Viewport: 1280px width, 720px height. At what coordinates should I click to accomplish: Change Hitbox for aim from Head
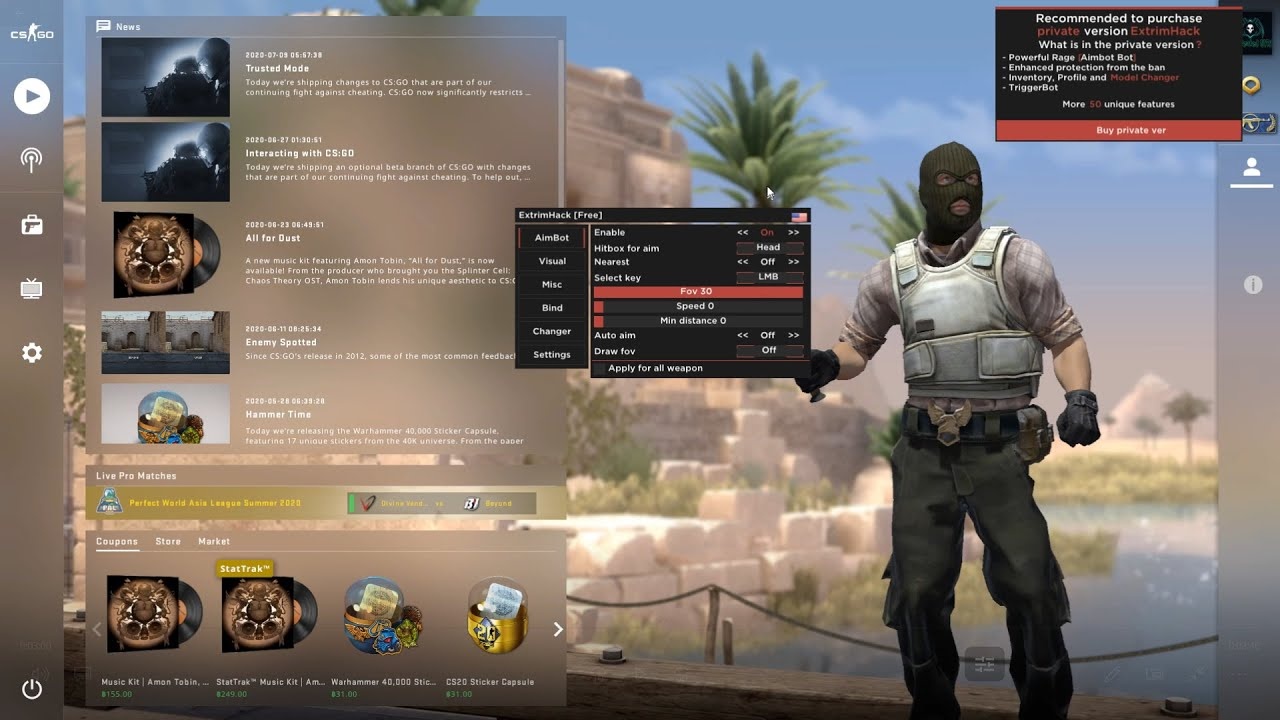tap(767, 247)
